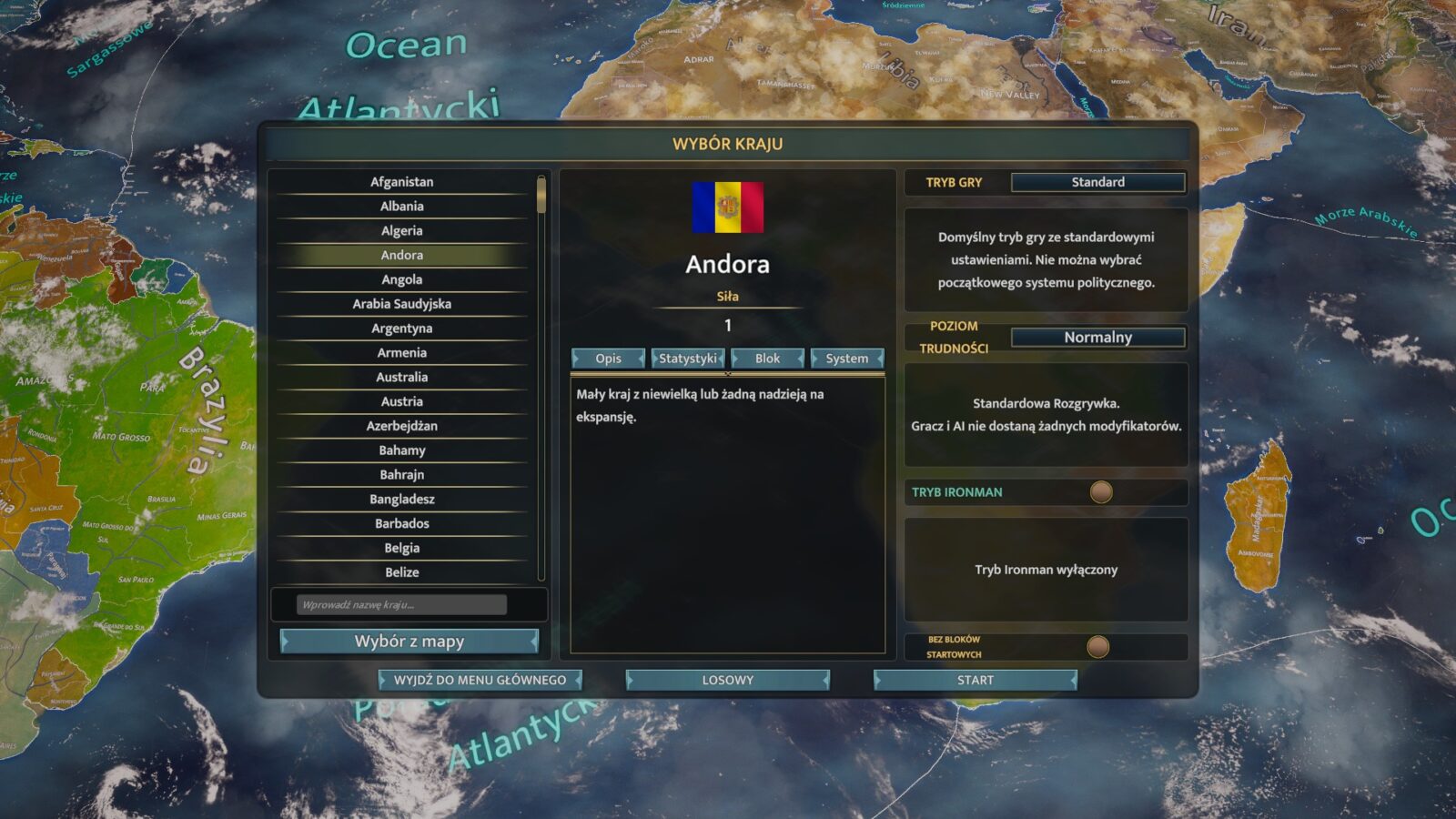The height and width of the screenshot is (819, 1456).
Task: Toggle Tryb Ironman on
Action: click(1101, 492)
